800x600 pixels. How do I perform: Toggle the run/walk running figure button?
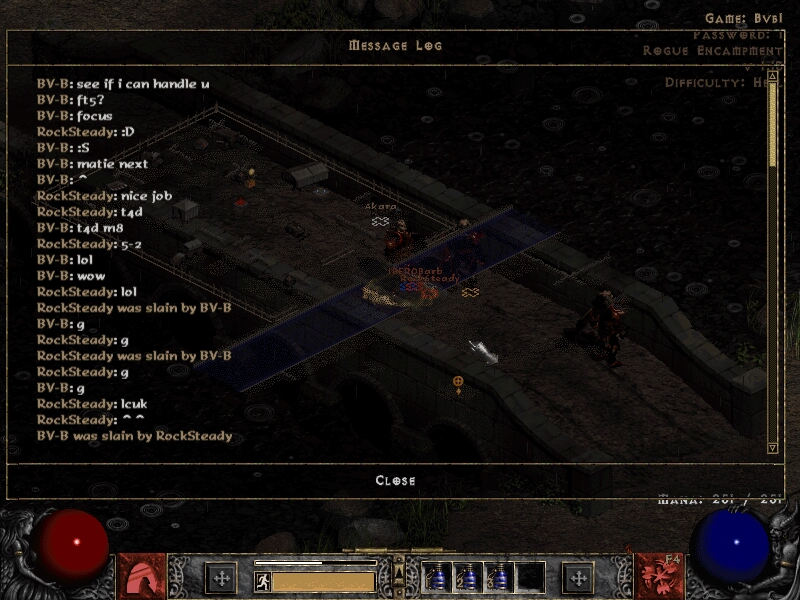pos(262,580)
